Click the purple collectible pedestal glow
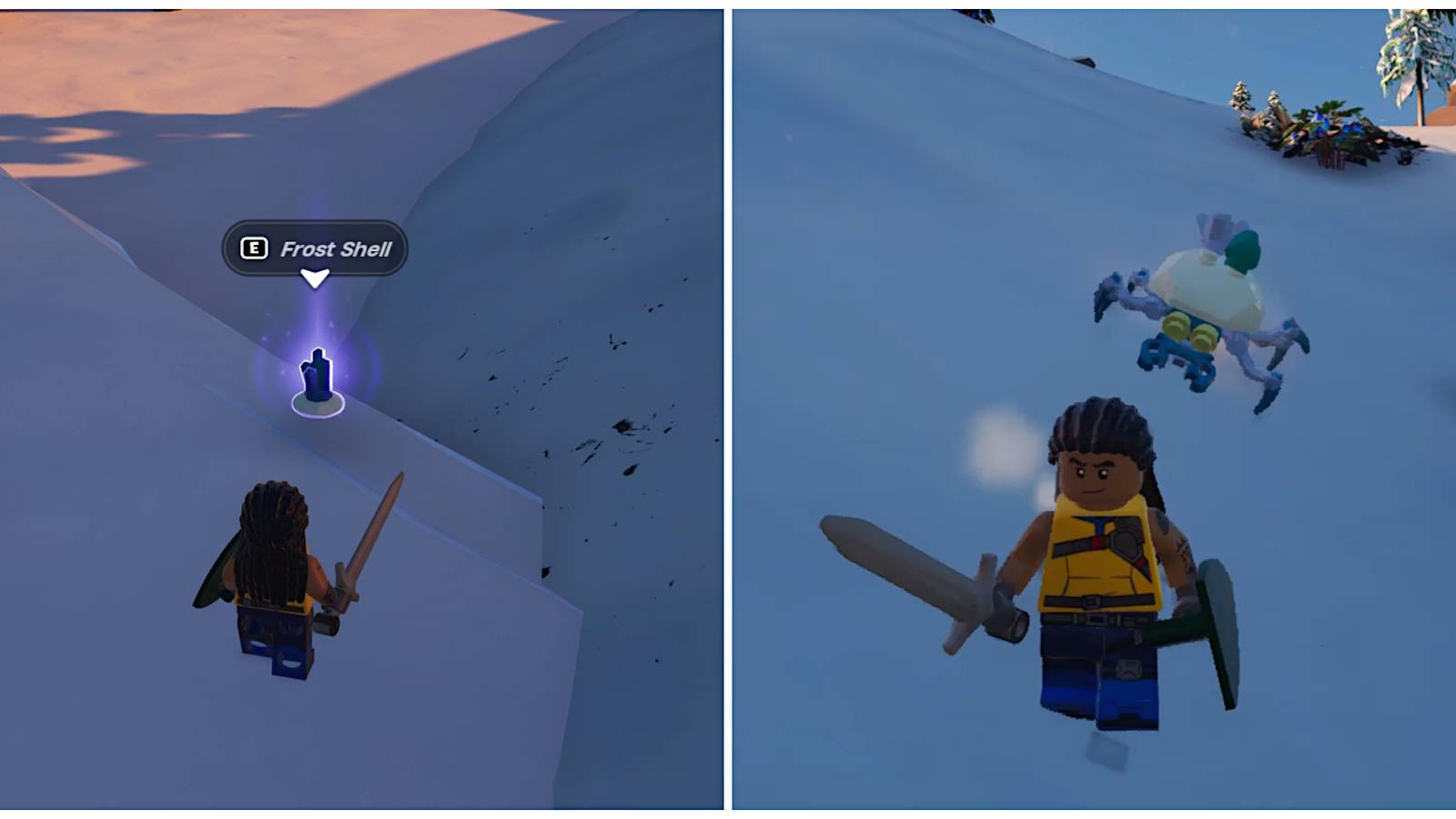1456x819 pixels. 317,400
